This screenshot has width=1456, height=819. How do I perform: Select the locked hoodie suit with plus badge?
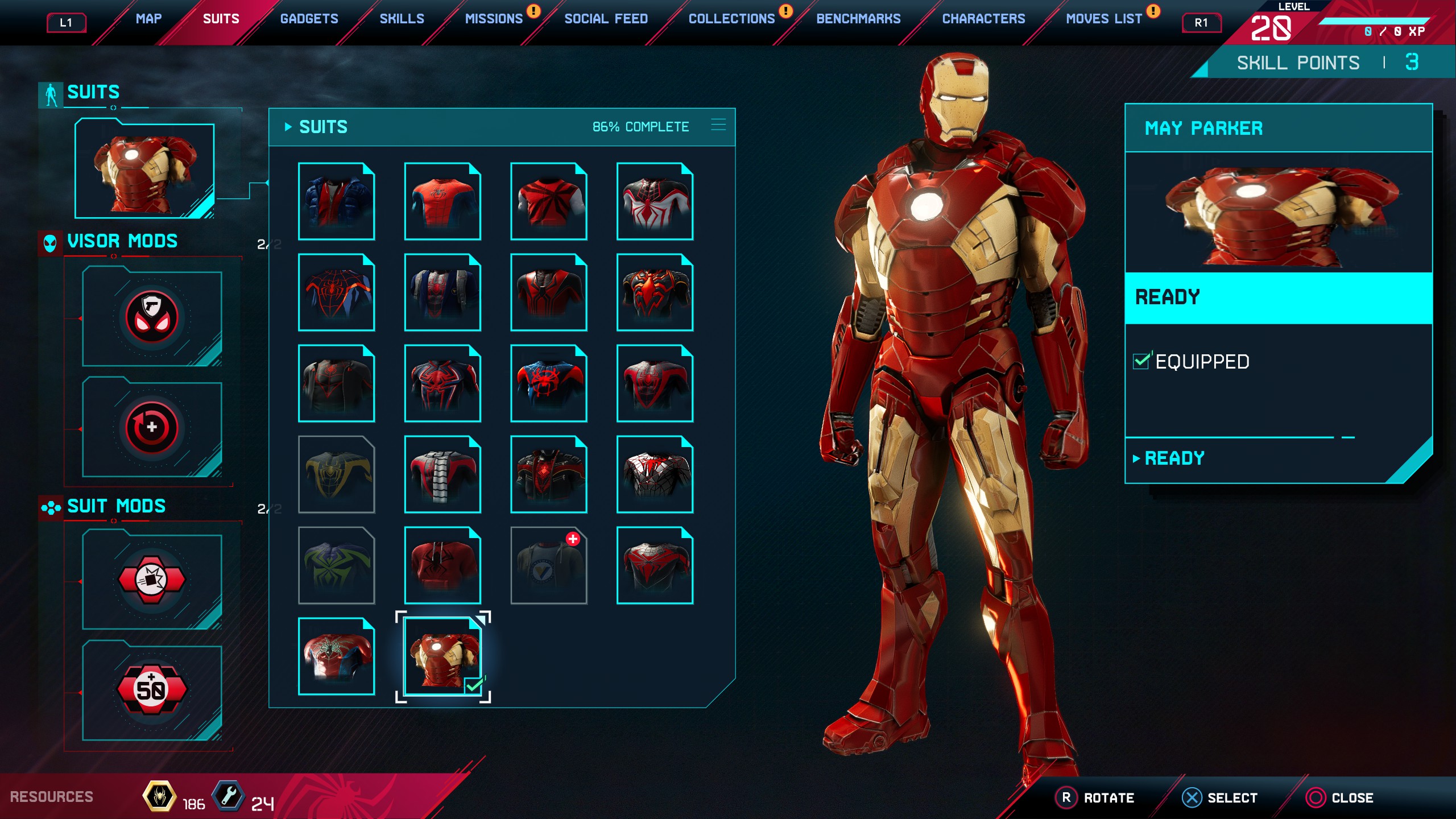(x=548, y=565)
